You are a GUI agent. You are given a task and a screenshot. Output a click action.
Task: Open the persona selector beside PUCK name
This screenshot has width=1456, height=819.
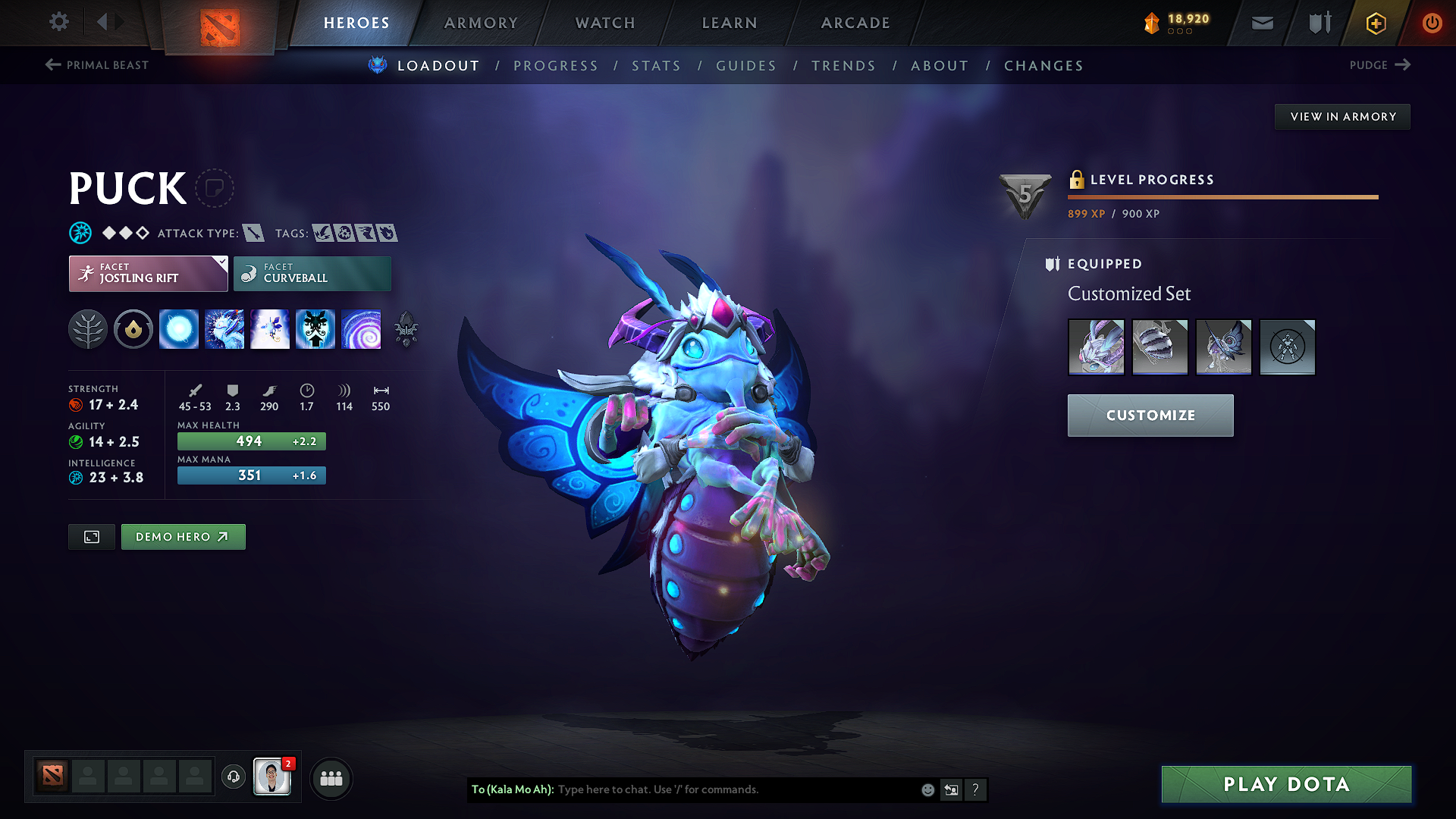215,188
